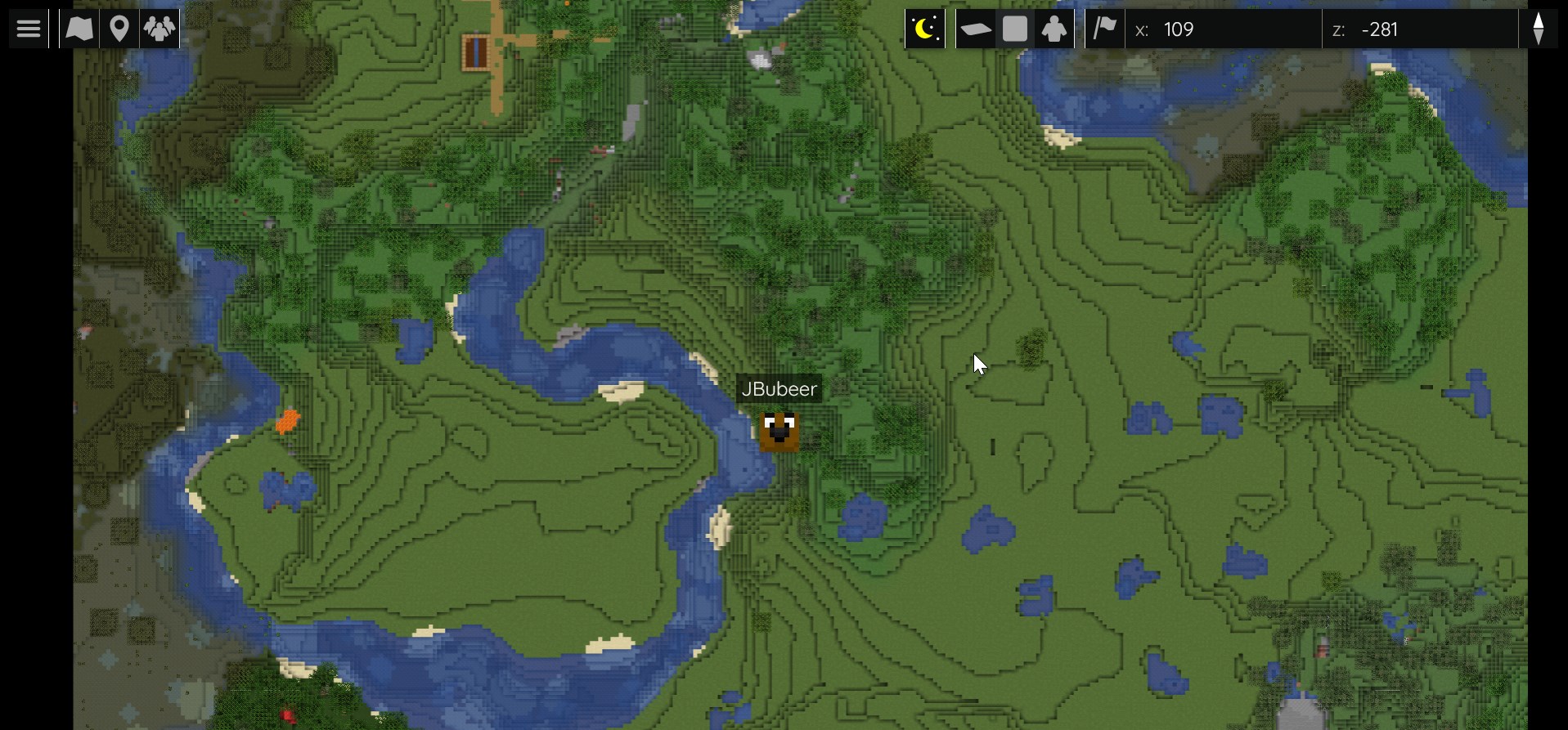The height and width of the screenshot is (730, 1568).
Task: Open the players list icon
Action: [x=159, y=29]
